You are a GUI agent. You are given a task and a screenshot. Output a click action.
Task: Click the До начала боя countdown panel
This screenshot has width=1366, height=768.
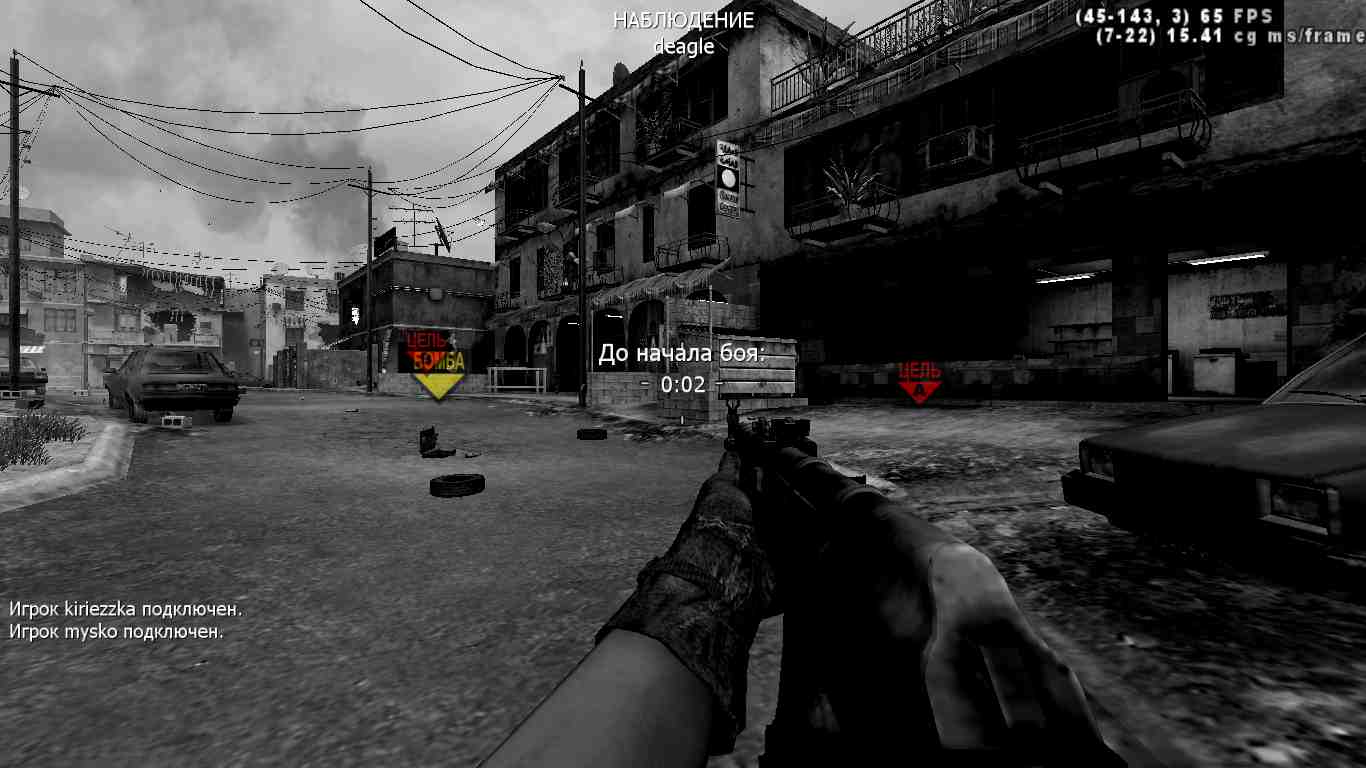pyautogui.click(x=683, y=354)
